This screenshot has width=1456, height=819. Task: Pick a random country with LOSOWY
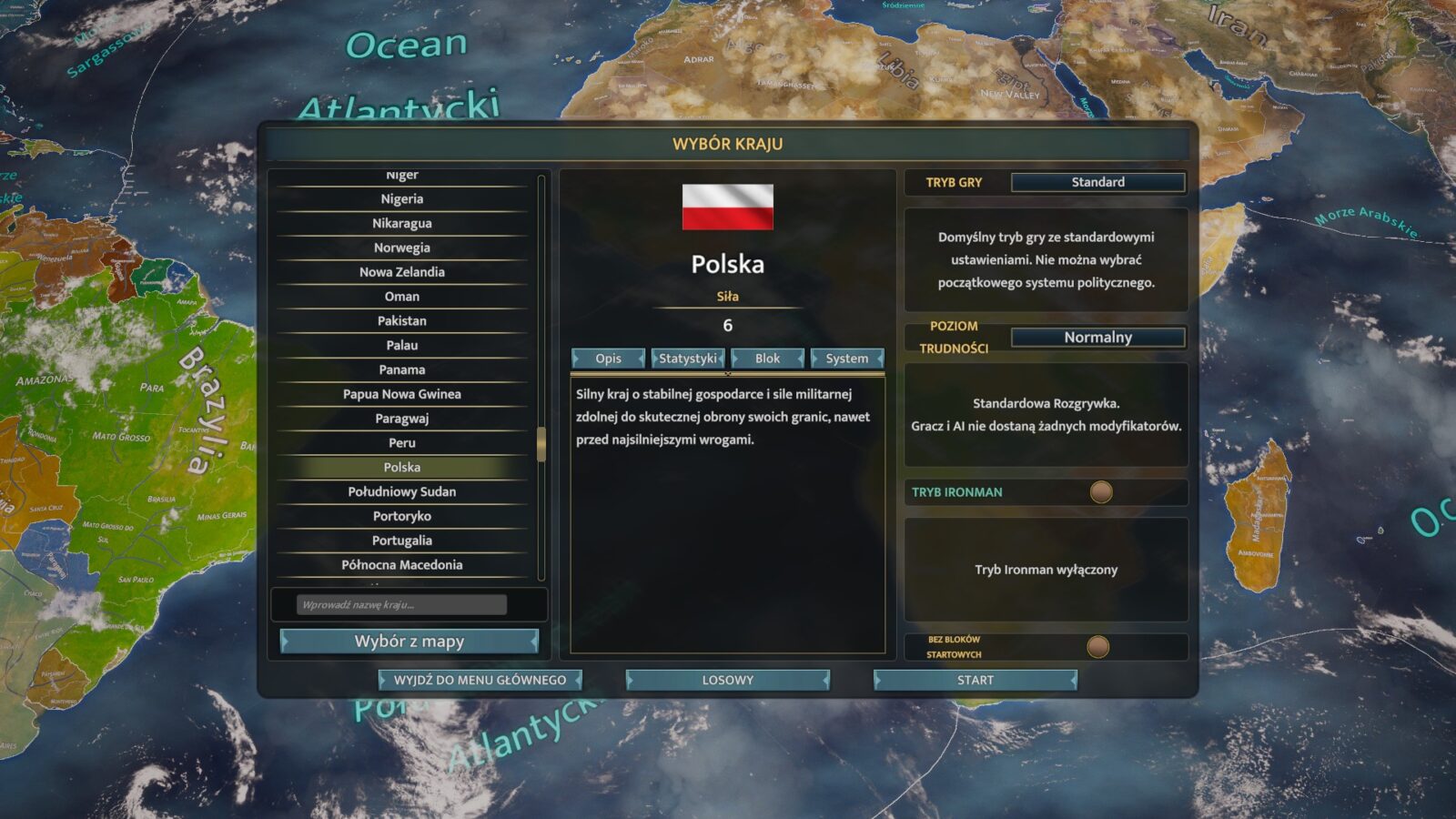click(x=727, y=680)
